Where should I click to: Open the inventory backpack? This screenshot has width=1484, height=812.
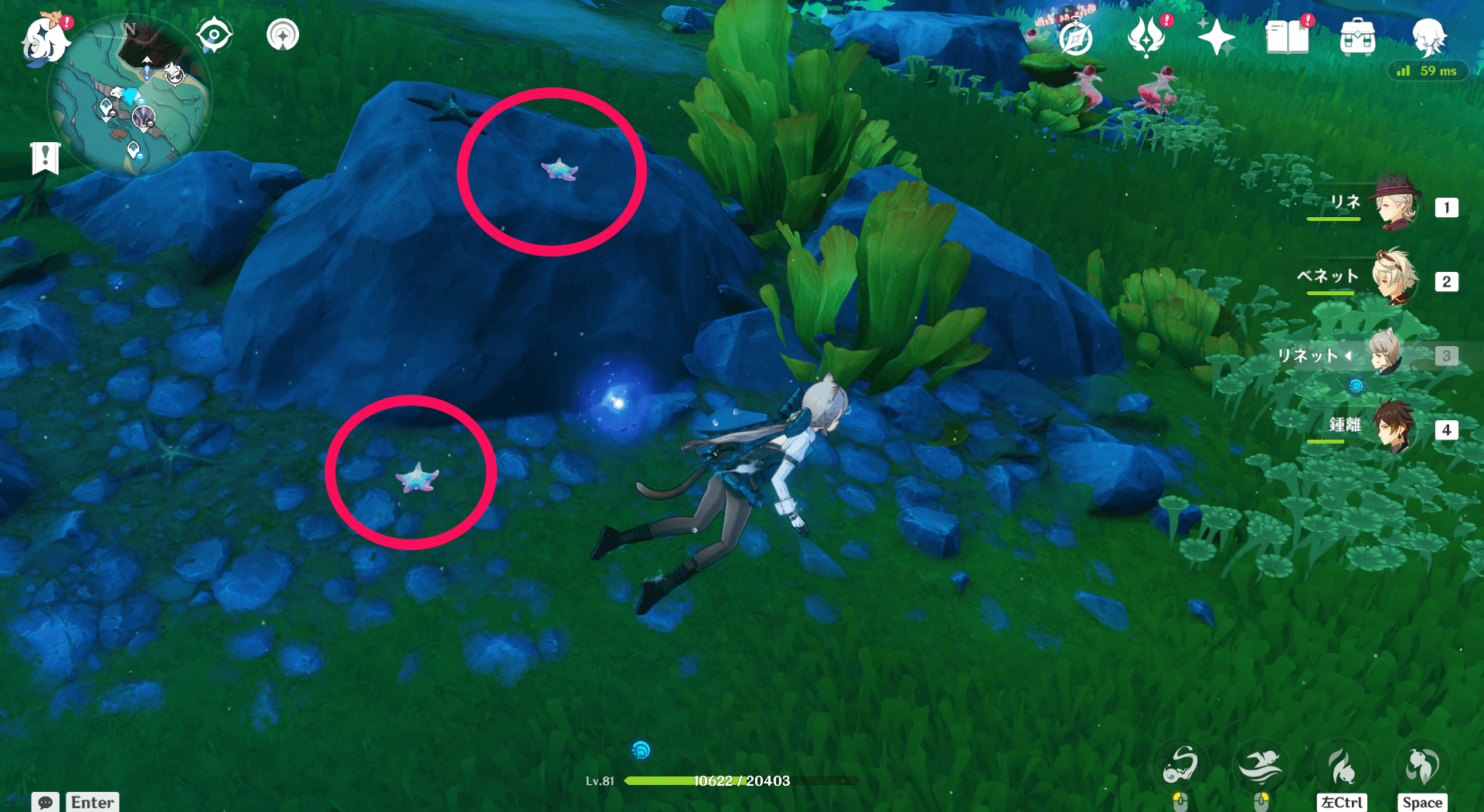[1357, 37]
